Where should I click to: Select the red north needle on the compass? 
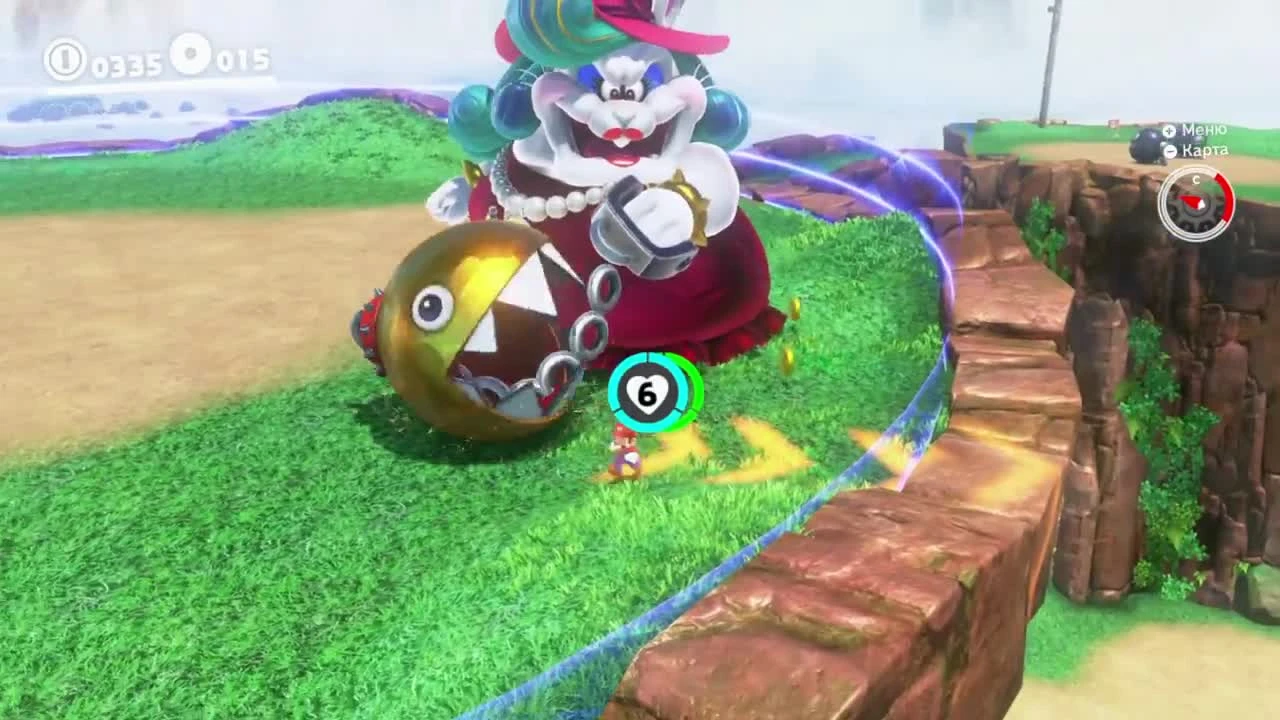tap(1190, 200)
